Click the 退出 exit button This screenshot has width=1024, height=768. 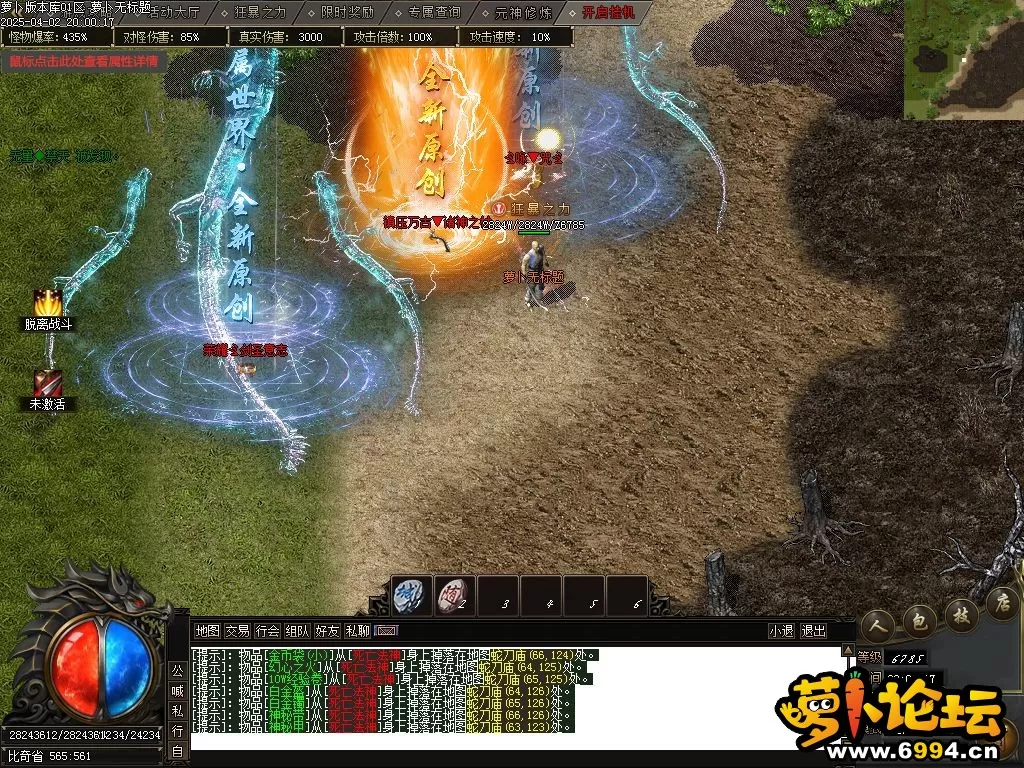[x=814, y=631]
